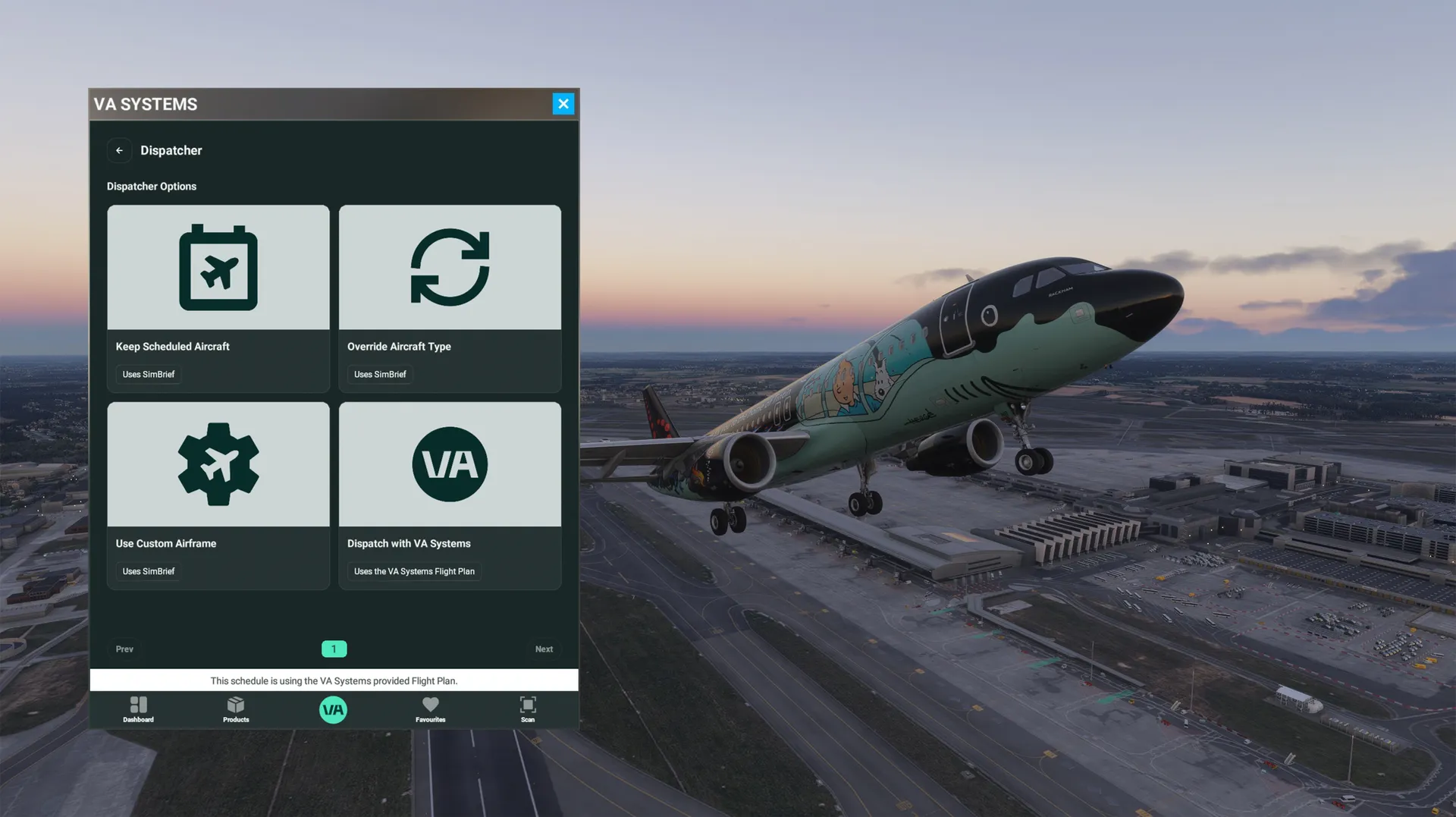
Task: Choose Keep Scheduled Aircraft option
Action: point(218,297)
